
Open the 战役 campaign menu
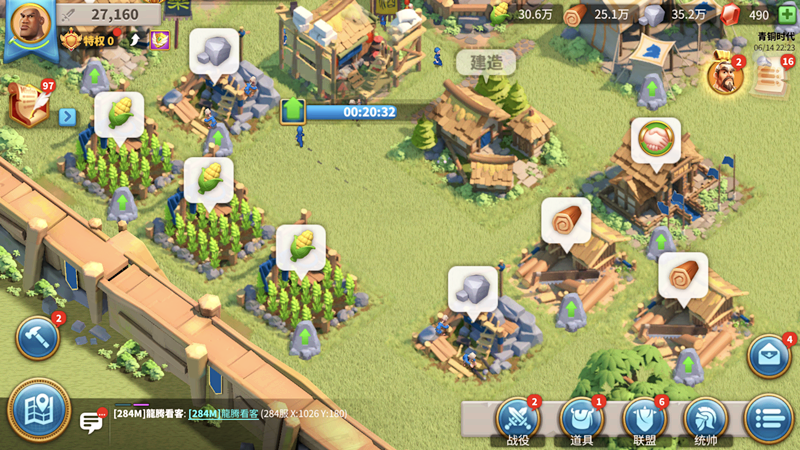pyautogui.click(x=518, y=419)
